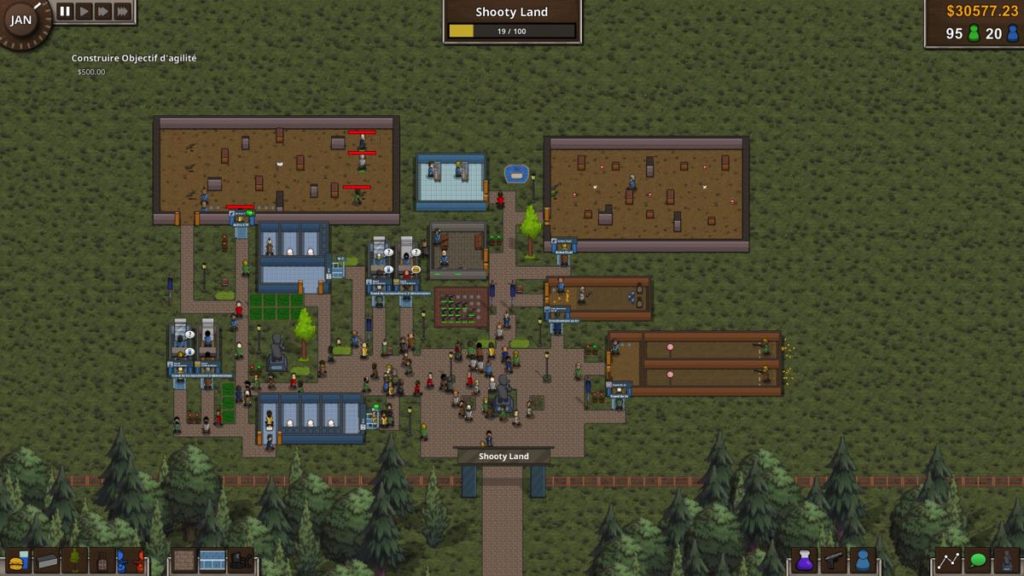
Task: Open the pistol weapons menu
Action: 833,561
